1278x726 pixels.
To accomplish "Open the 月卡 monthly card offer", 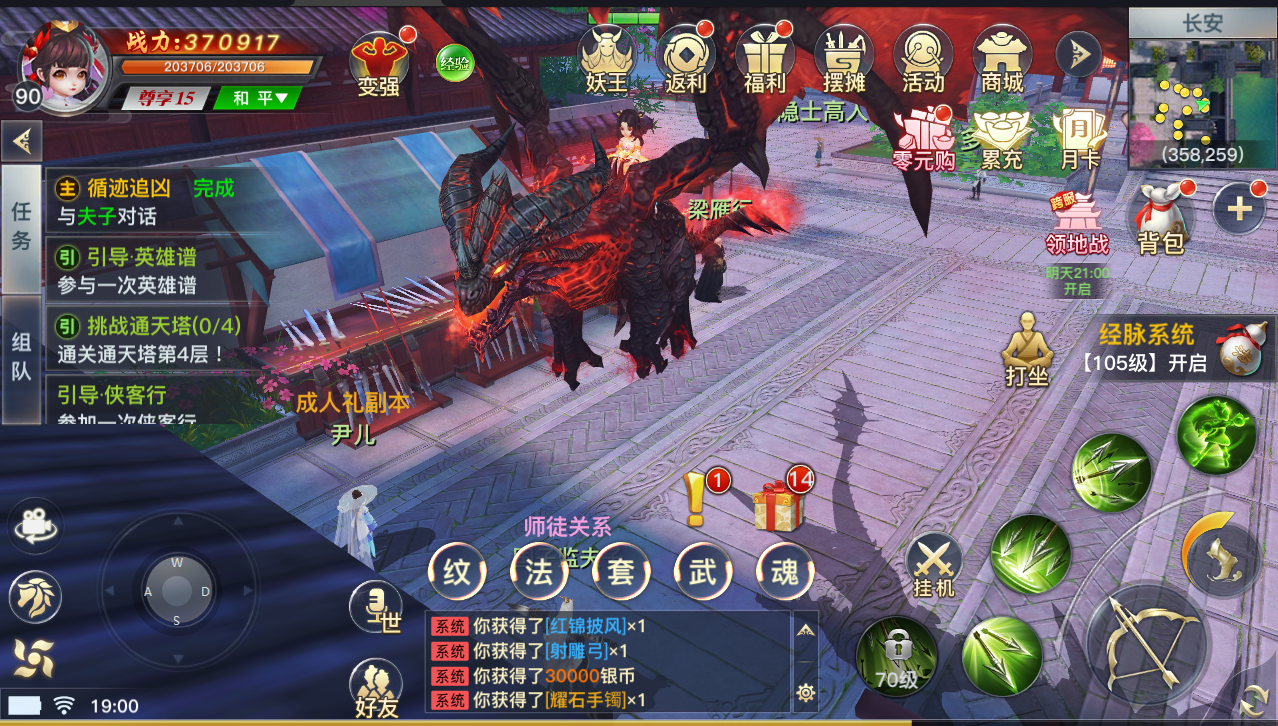I will 1078,138.
